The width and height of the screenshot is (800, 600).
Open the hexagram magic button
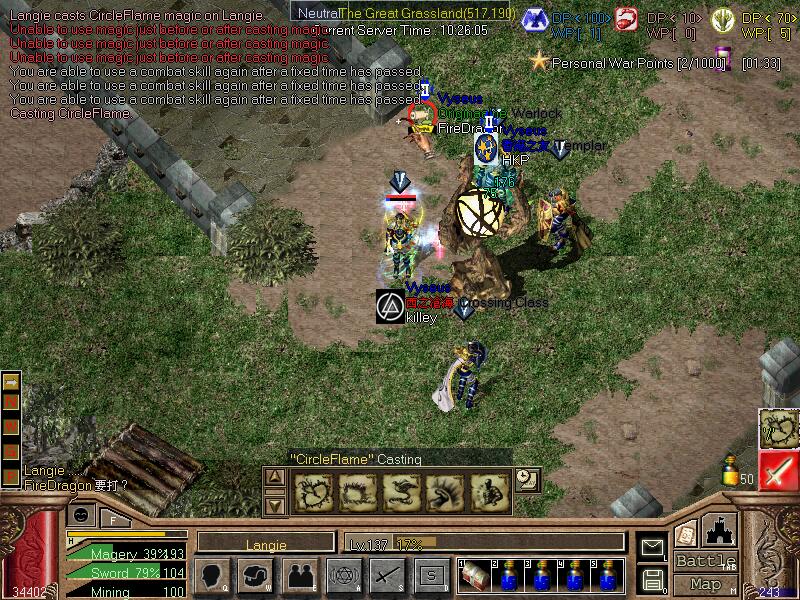click(x=343, y=575)
